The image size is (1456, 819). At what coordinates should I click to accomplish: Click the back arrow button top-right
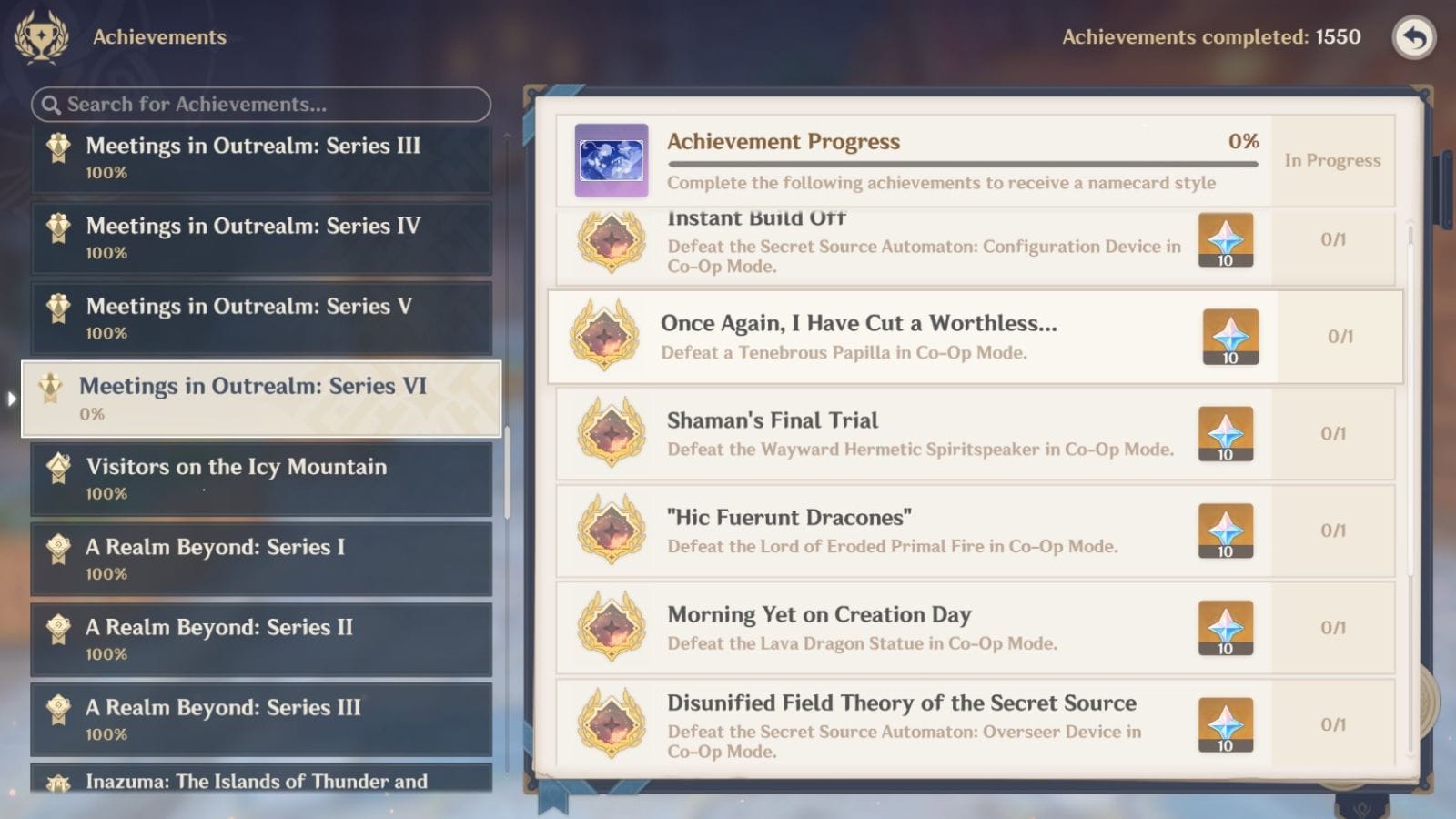coord(1414,36)
